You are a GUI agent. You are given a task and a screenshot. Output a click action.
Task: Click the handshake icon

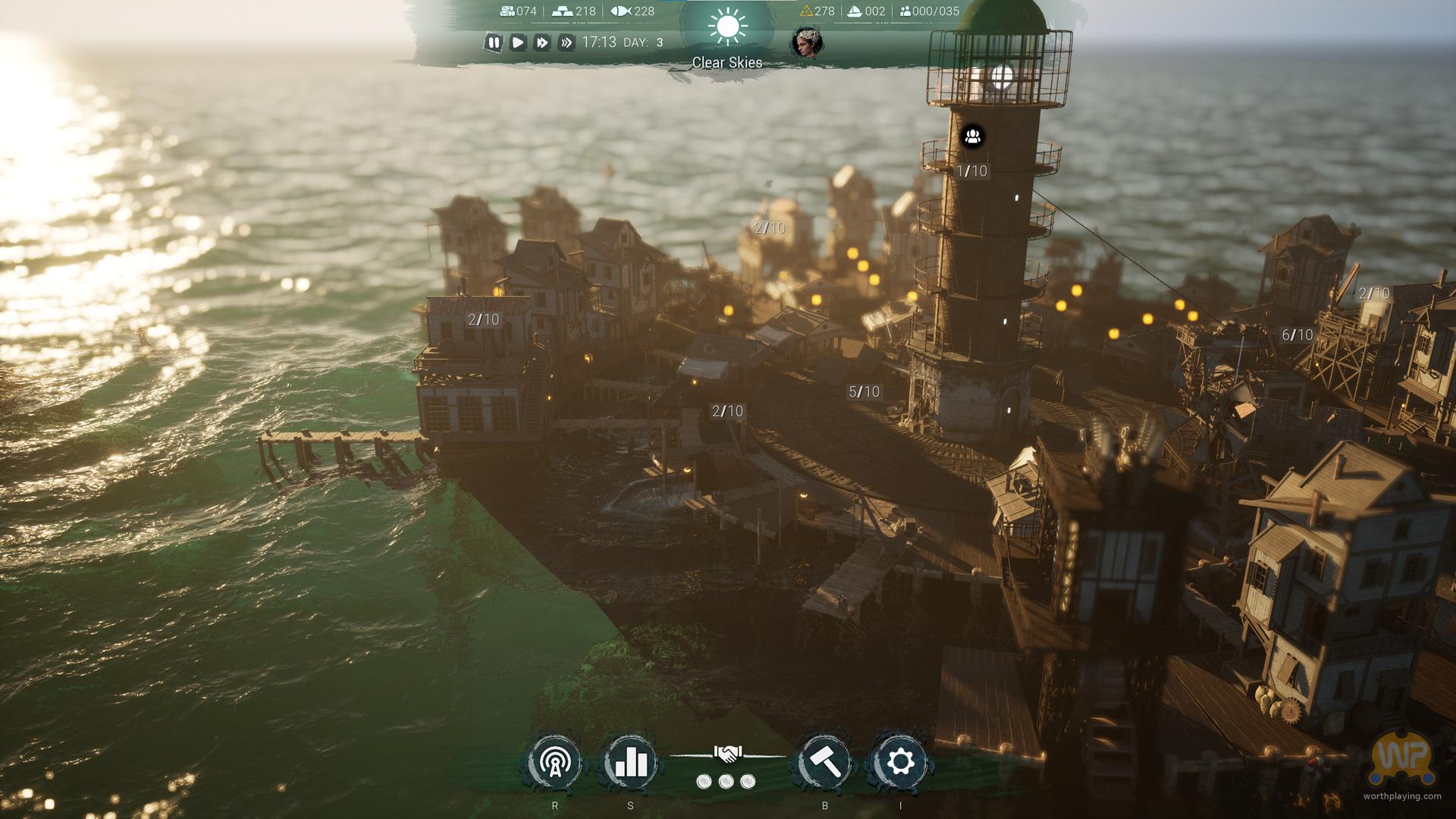(727, 754)
